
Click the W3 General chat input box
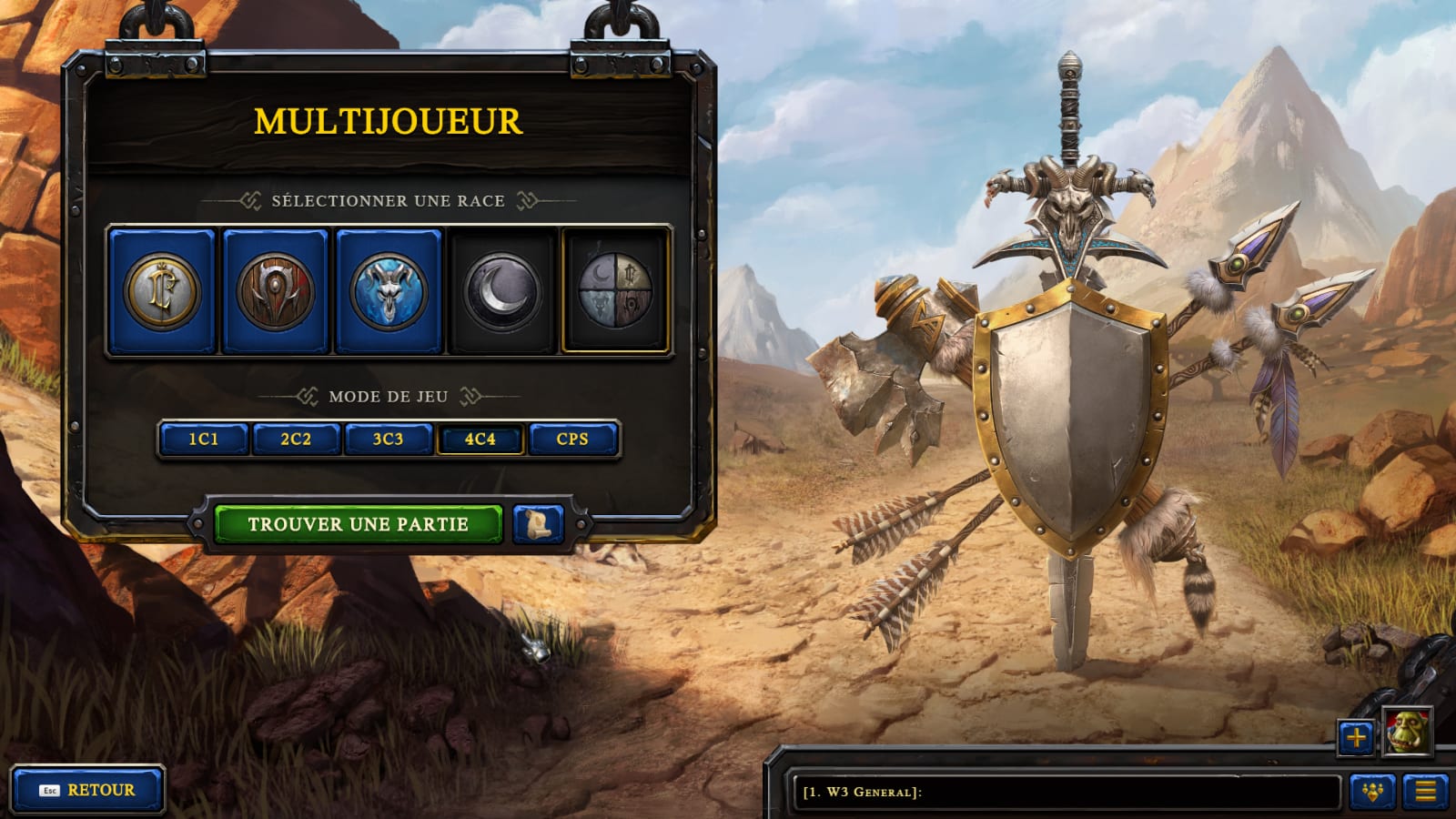(1065, 792)
